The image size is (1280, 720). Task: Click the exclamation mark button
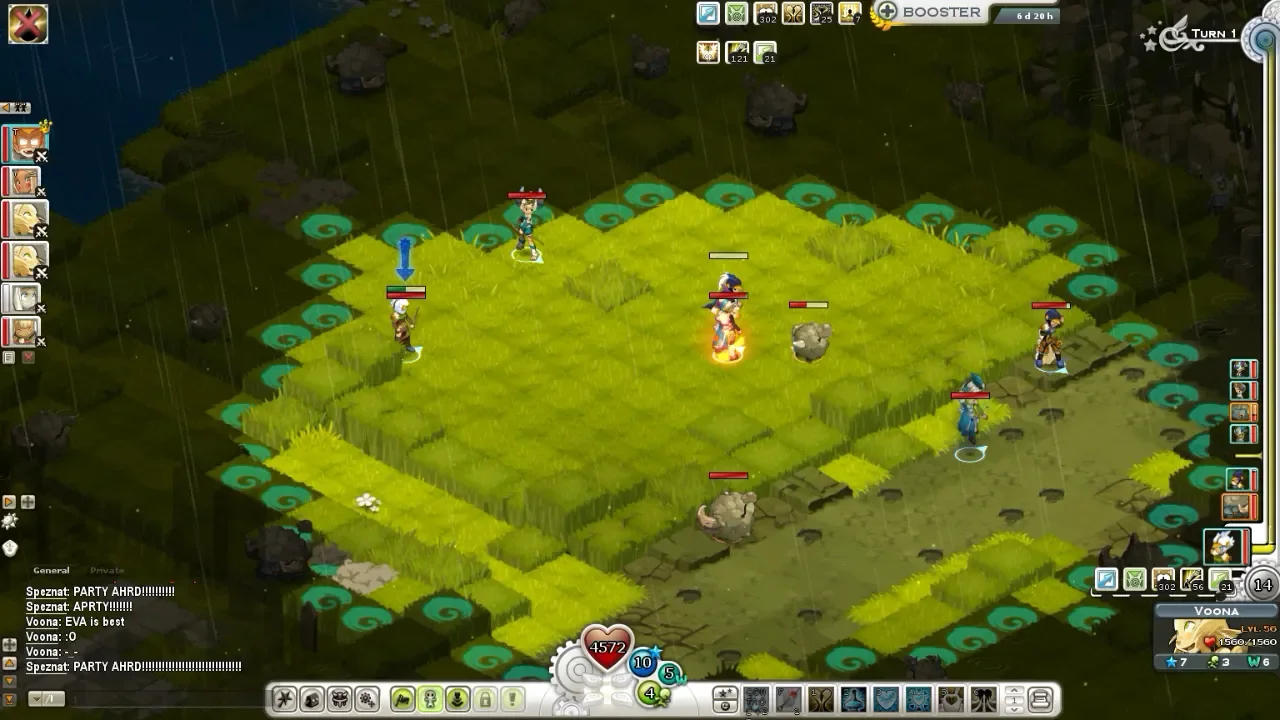(x=512, y=698)
